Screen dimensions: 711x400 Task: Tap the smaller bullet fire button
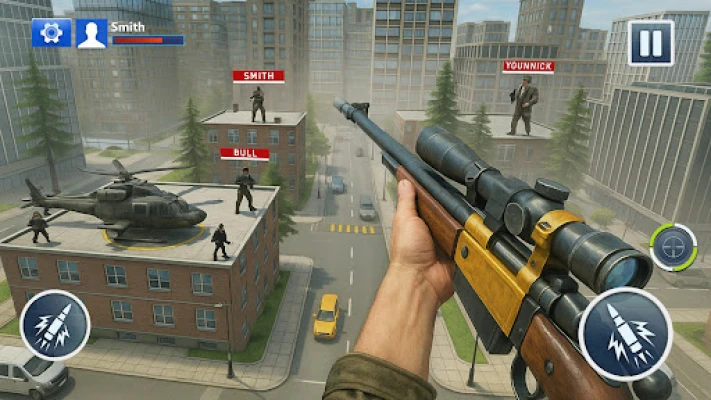coord(55,325)
